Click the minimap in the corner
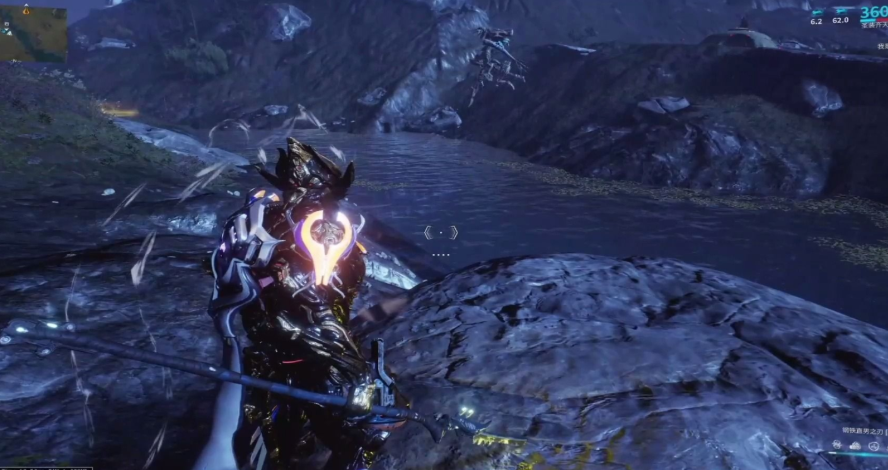This screenshot has height=470, width=888. (34, 33)
